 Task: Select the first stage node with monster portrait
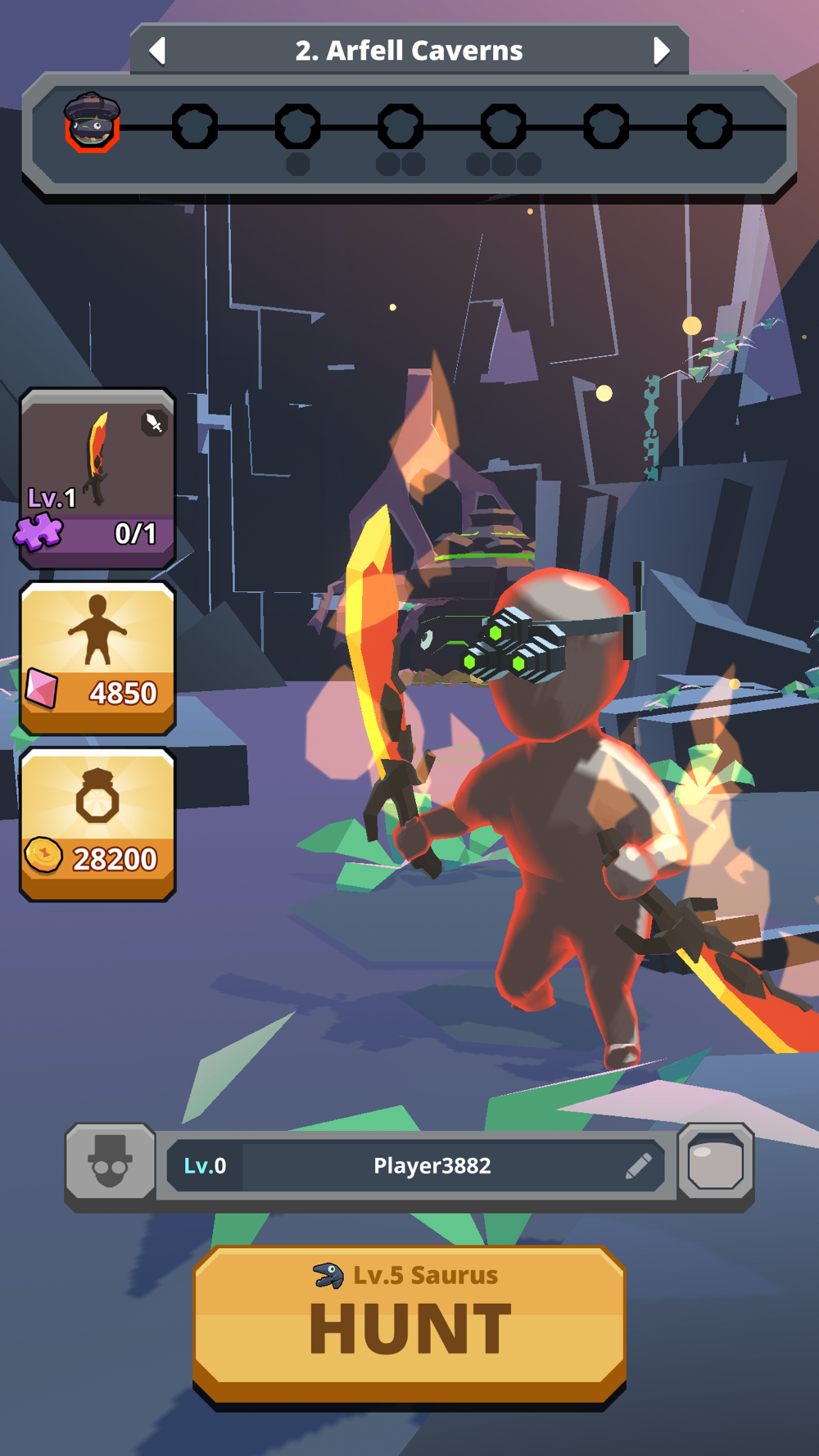click(x=93, y=124)
